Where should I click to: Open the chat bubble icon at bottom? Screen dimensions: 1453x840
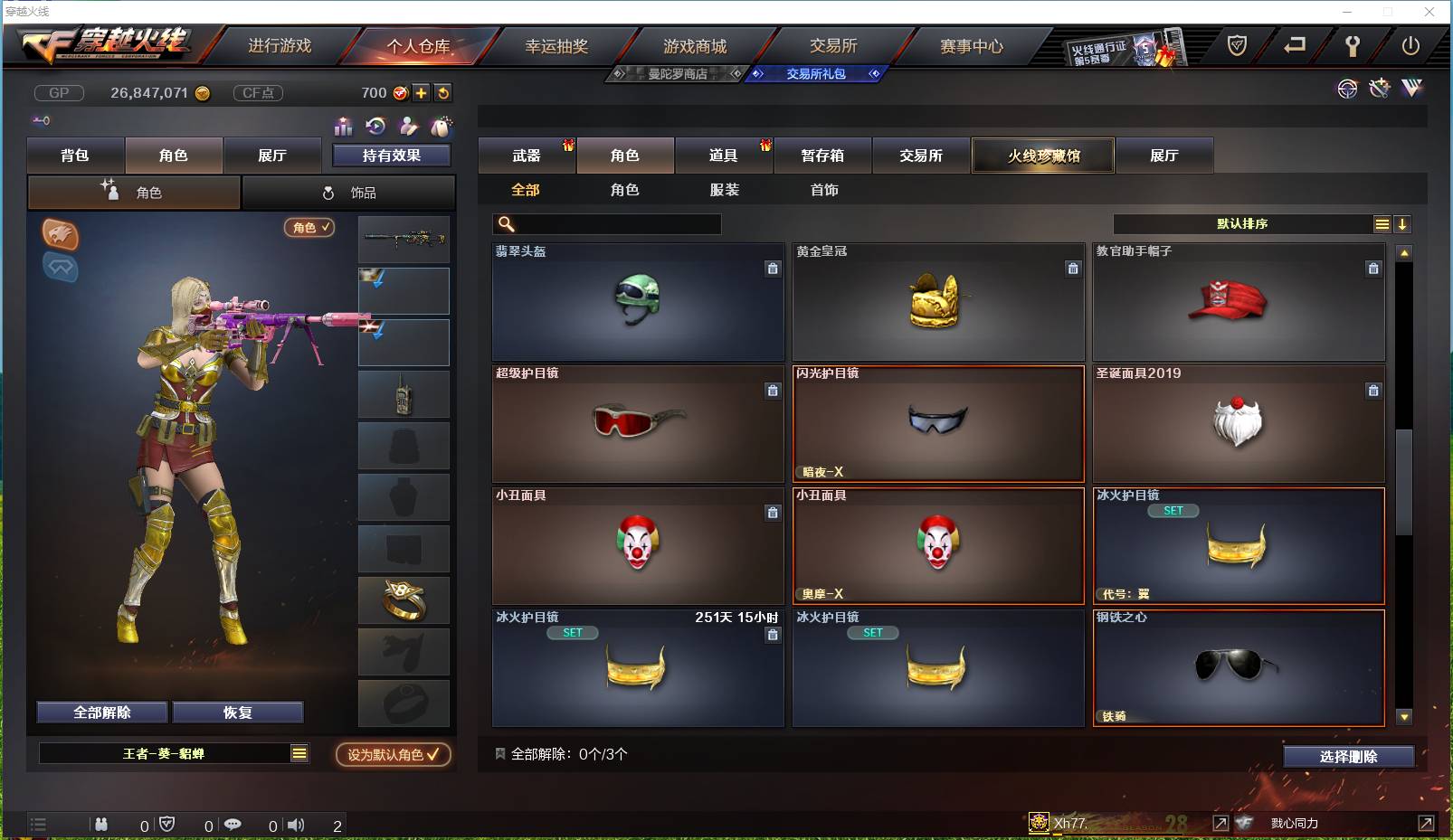(233, 825)
